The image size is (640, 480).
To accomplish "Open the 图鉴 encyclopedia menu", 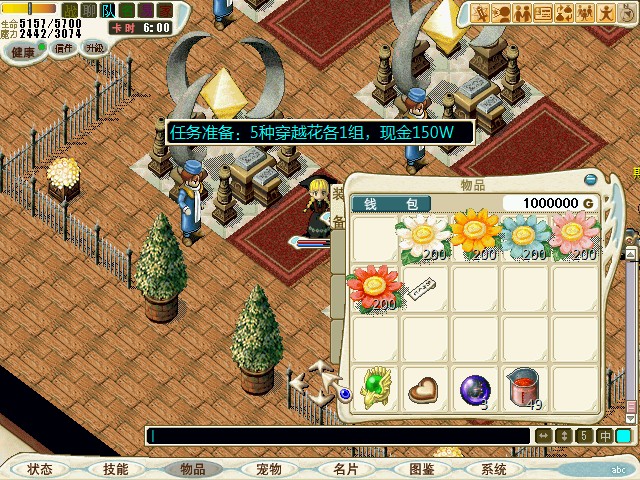I will (x=421, y=469).
